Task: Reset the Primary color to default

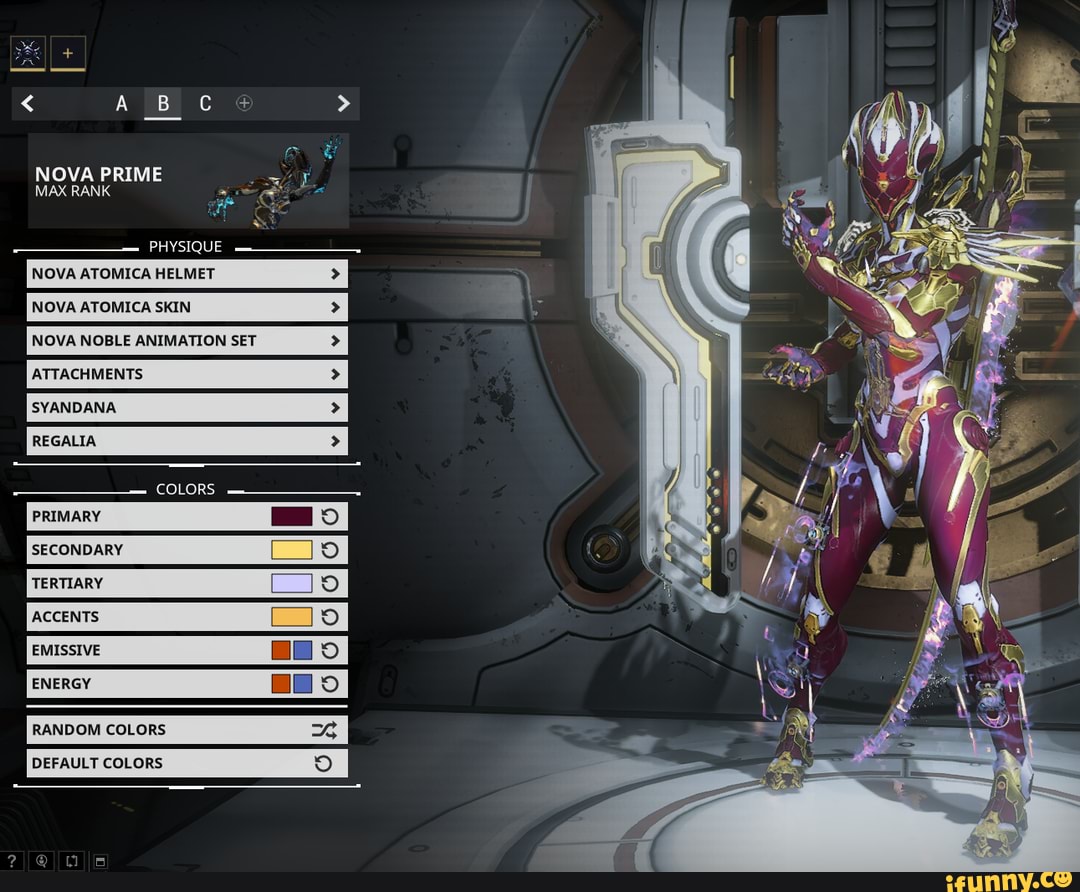Action: pos(330,517)
